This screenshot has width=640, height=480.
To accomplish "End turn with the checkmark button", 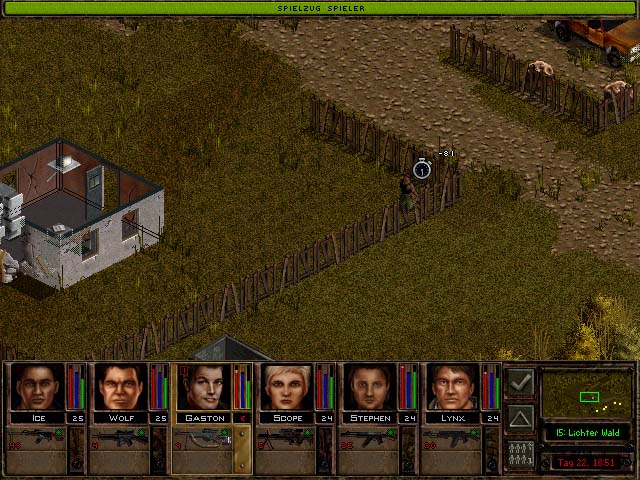I will click(x=520, y=382).
